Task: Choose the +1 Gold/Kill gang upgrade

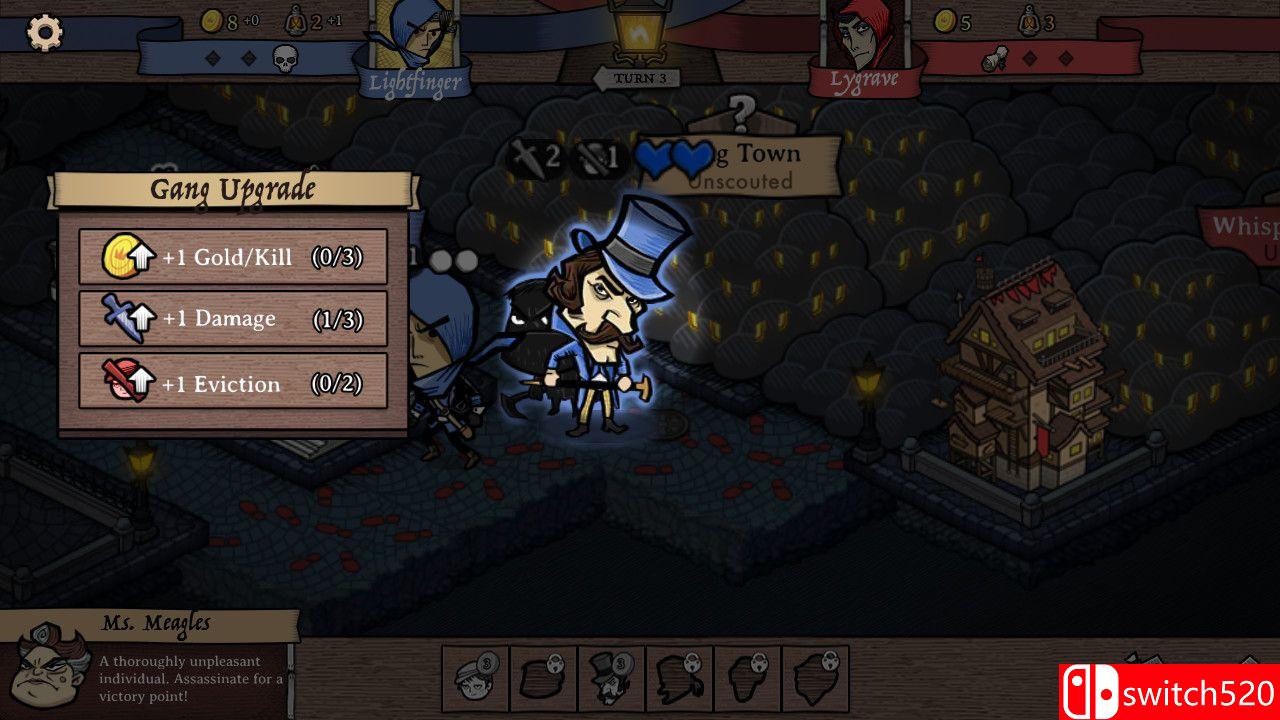Action: (x=233, y=257)
